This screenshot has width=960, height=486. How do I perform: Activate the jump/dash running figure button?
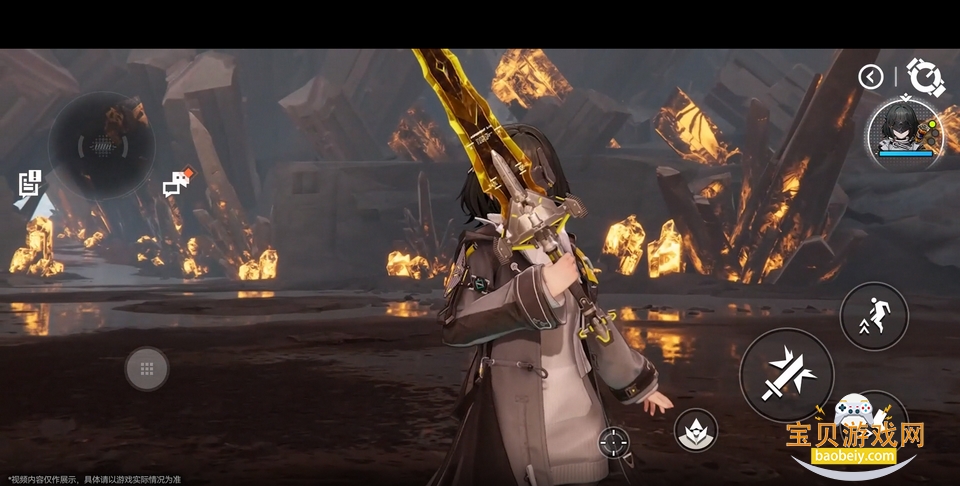click(874, 316)
